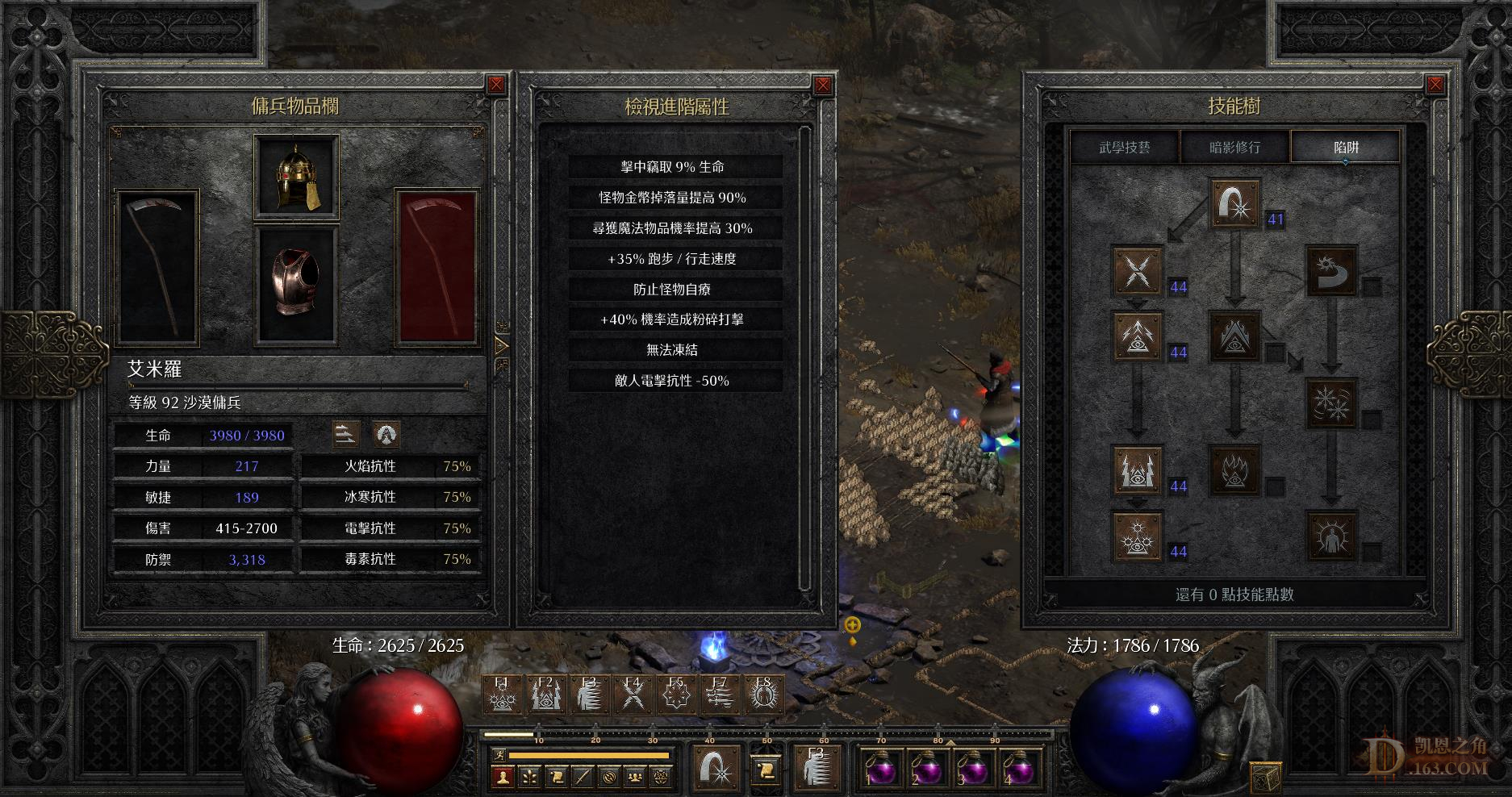
Task: Click the human silhouette skill in the tree
Action: pyautogui.click(x=1331, y=536)
